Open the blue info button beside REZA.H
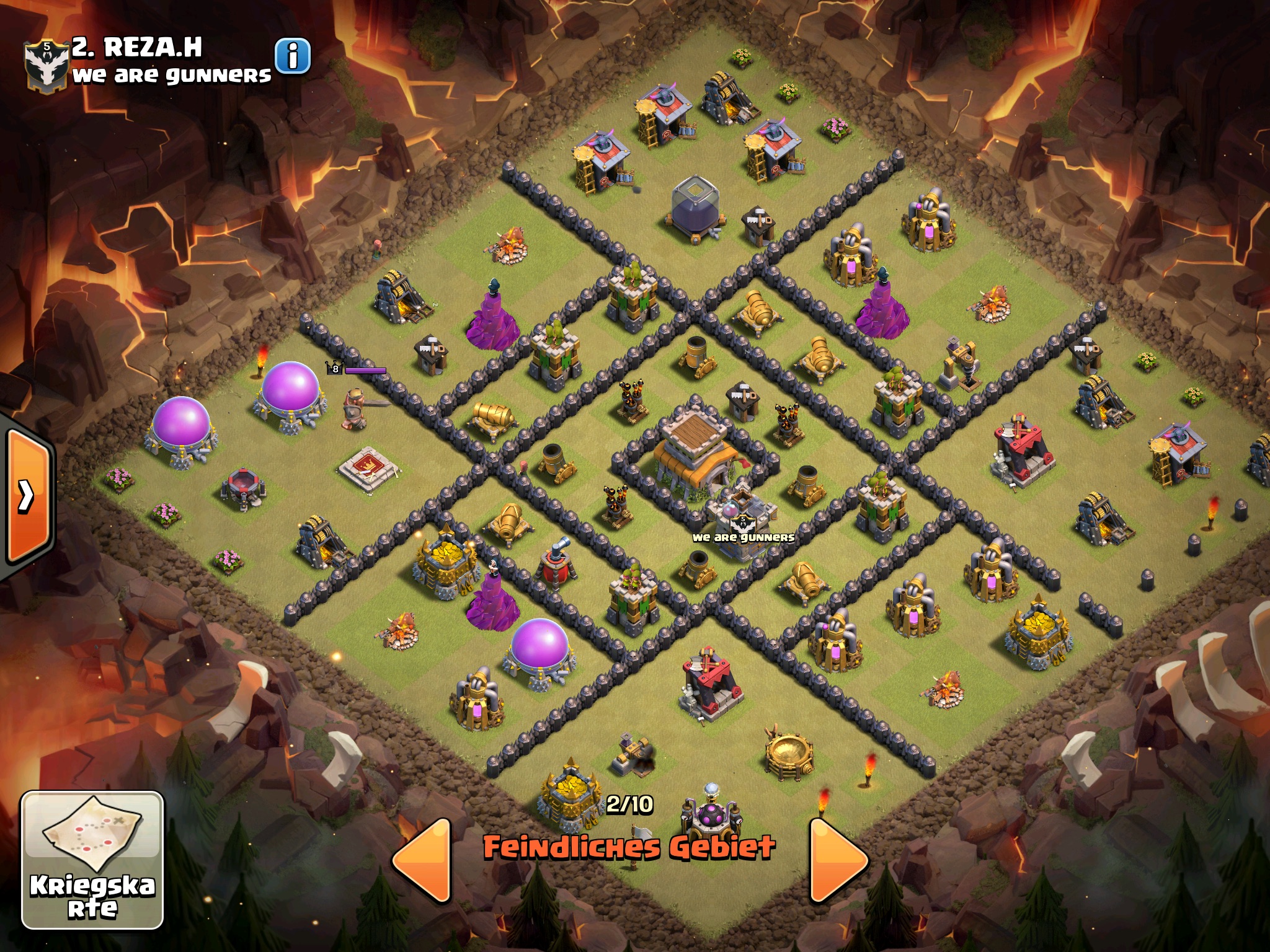The width and height of the screenshot is (1270, 952). pyautogui.click(x=292, y=56)
